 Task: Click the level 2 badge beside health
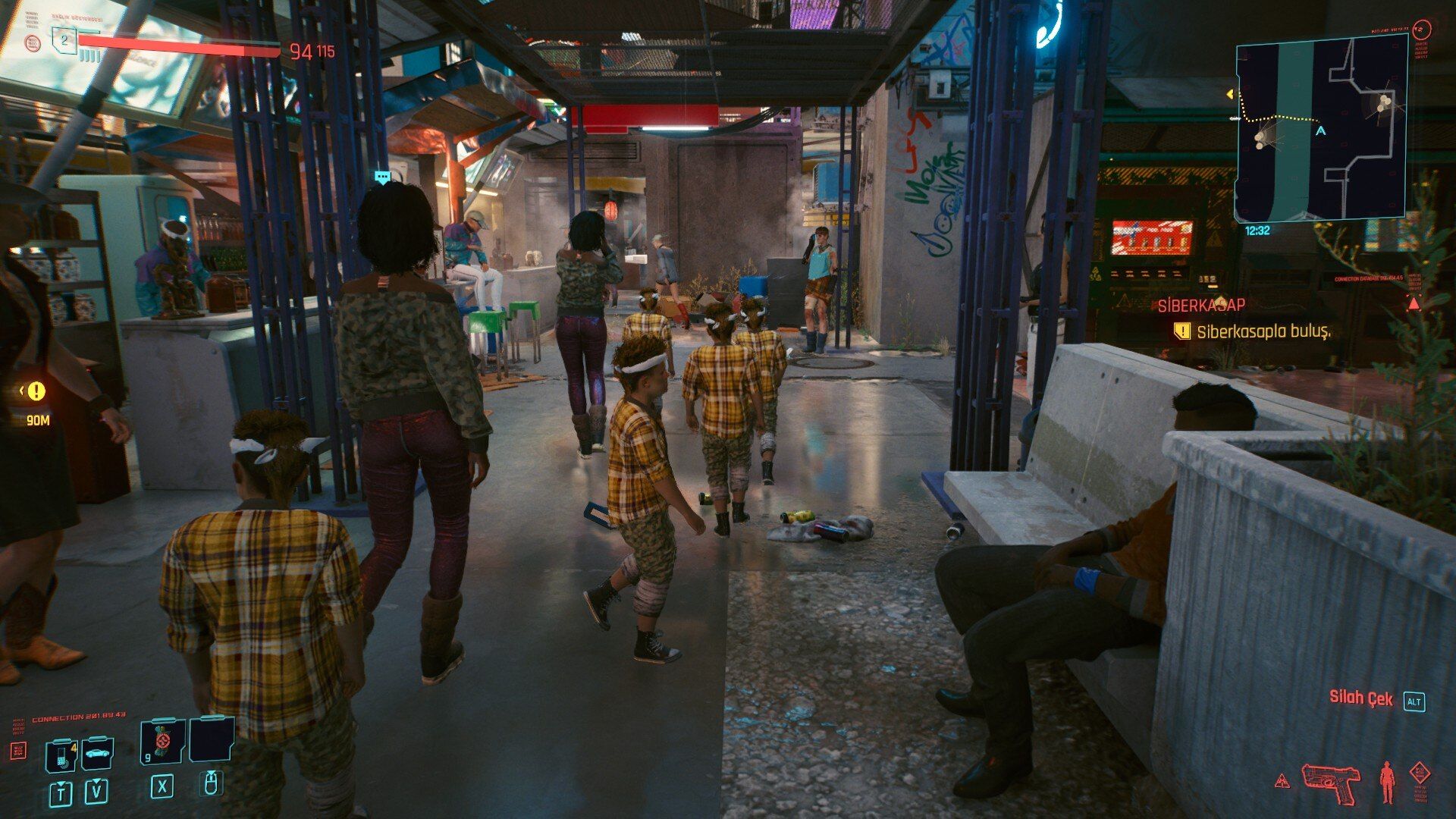tap(64, 40)
